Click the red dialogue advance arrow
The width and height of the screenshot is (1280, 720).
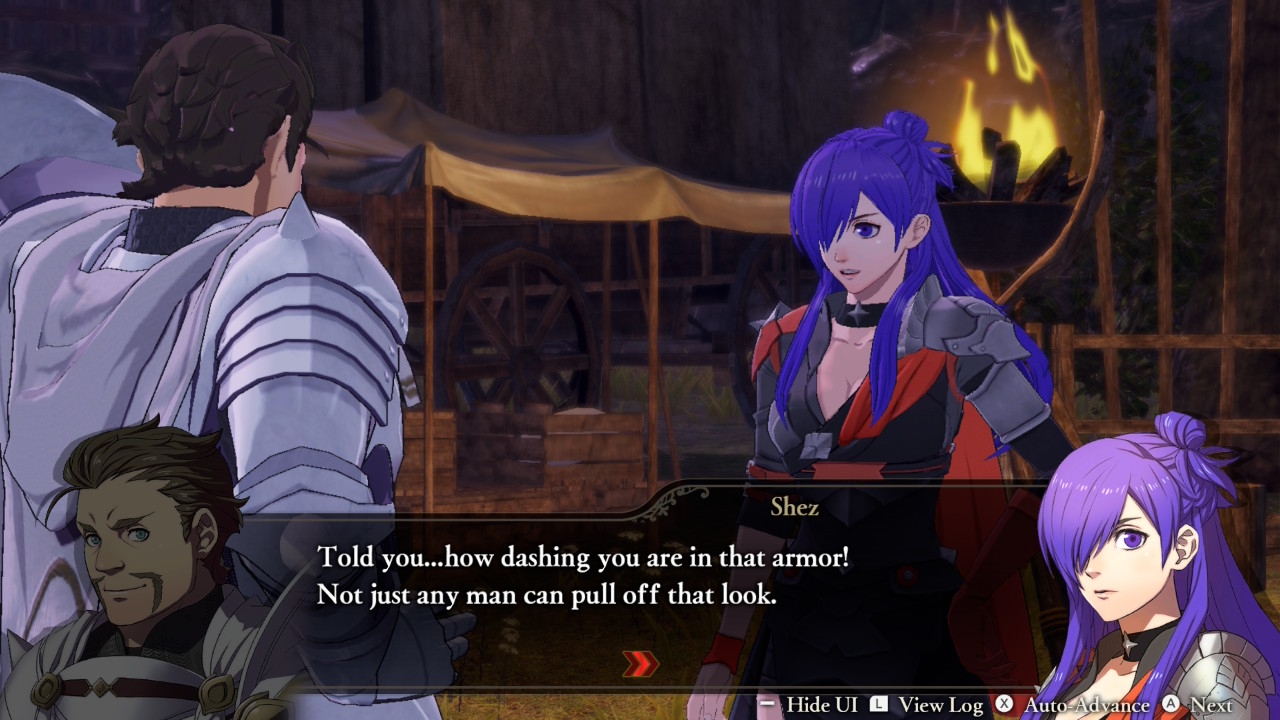[641, 663]
